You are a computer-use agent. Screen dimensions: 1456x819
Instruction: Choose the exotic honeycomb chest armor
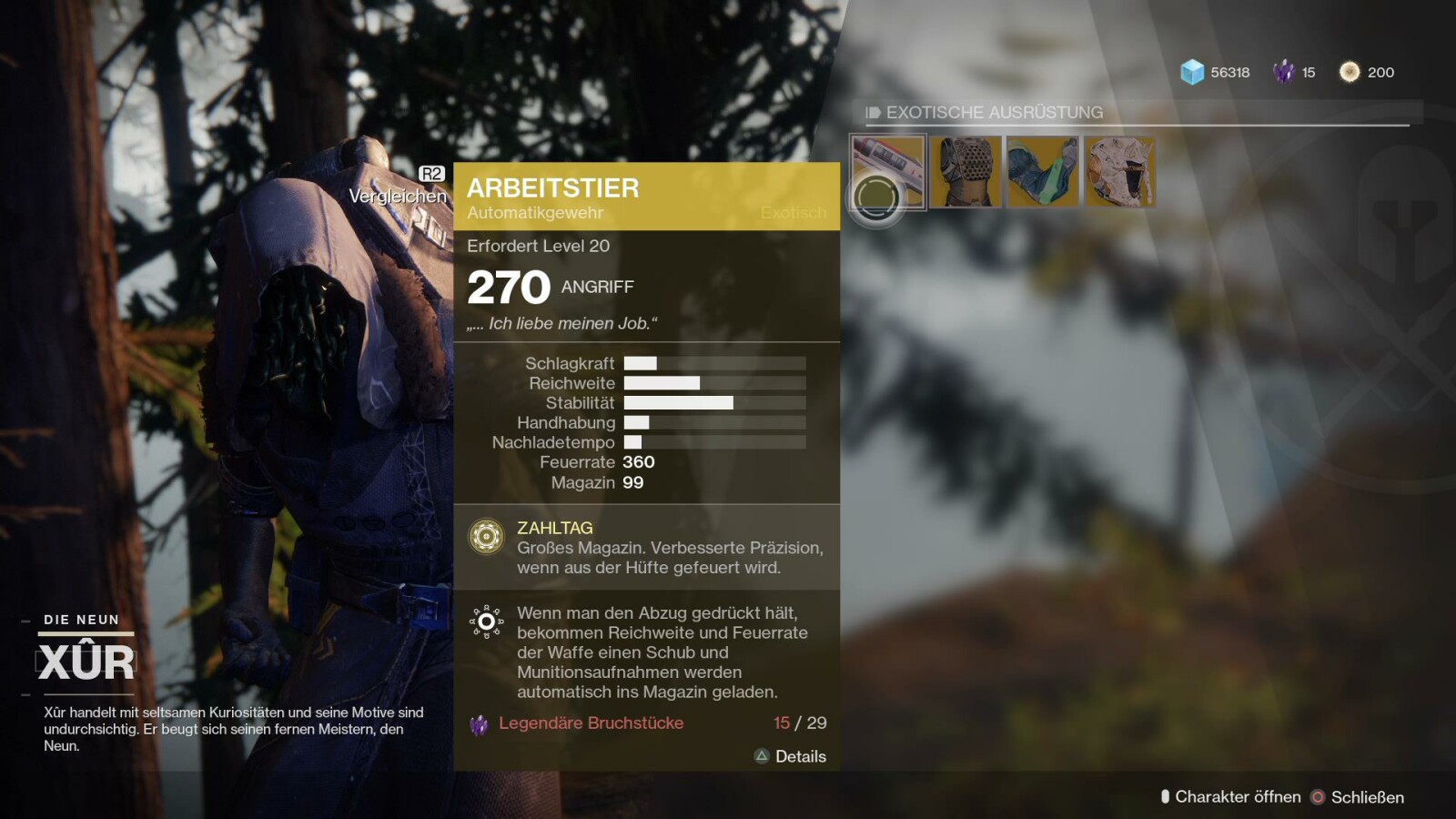click(x=966, y=172)
